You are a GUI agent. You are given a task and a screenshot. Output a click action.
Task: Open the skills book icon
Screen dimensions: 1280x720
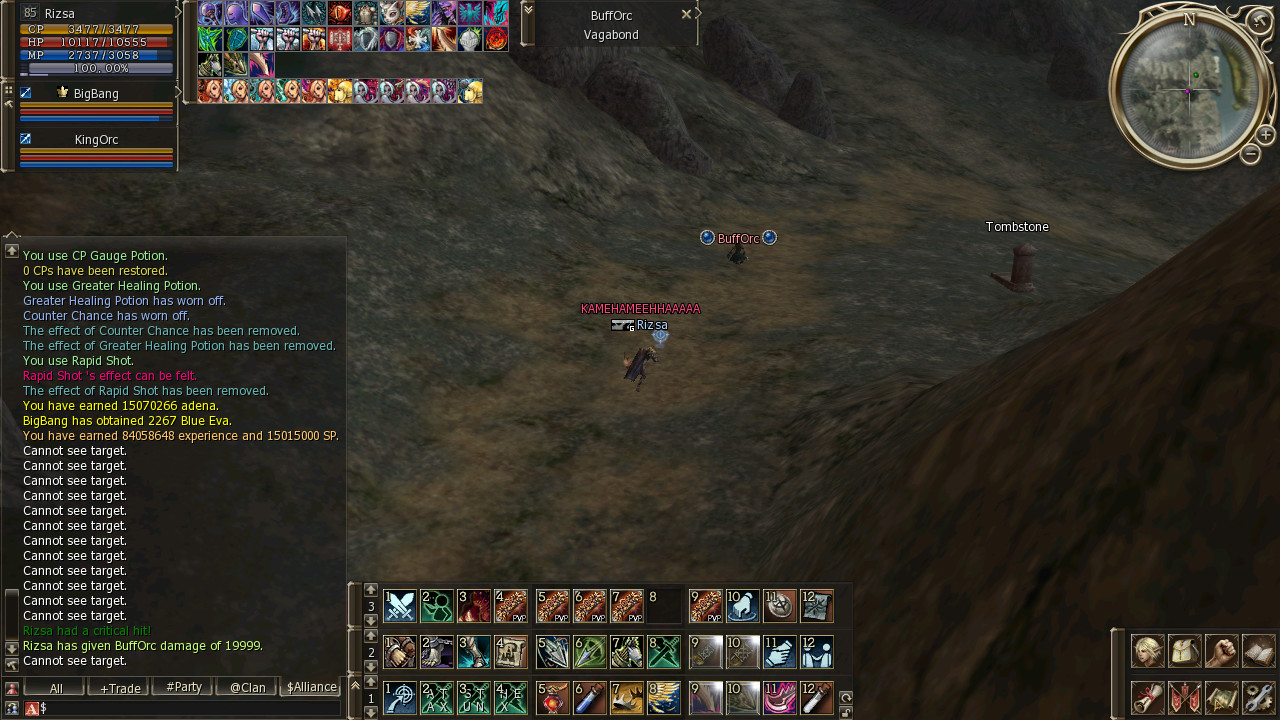pyautogui.click(x=1259, y=651)
